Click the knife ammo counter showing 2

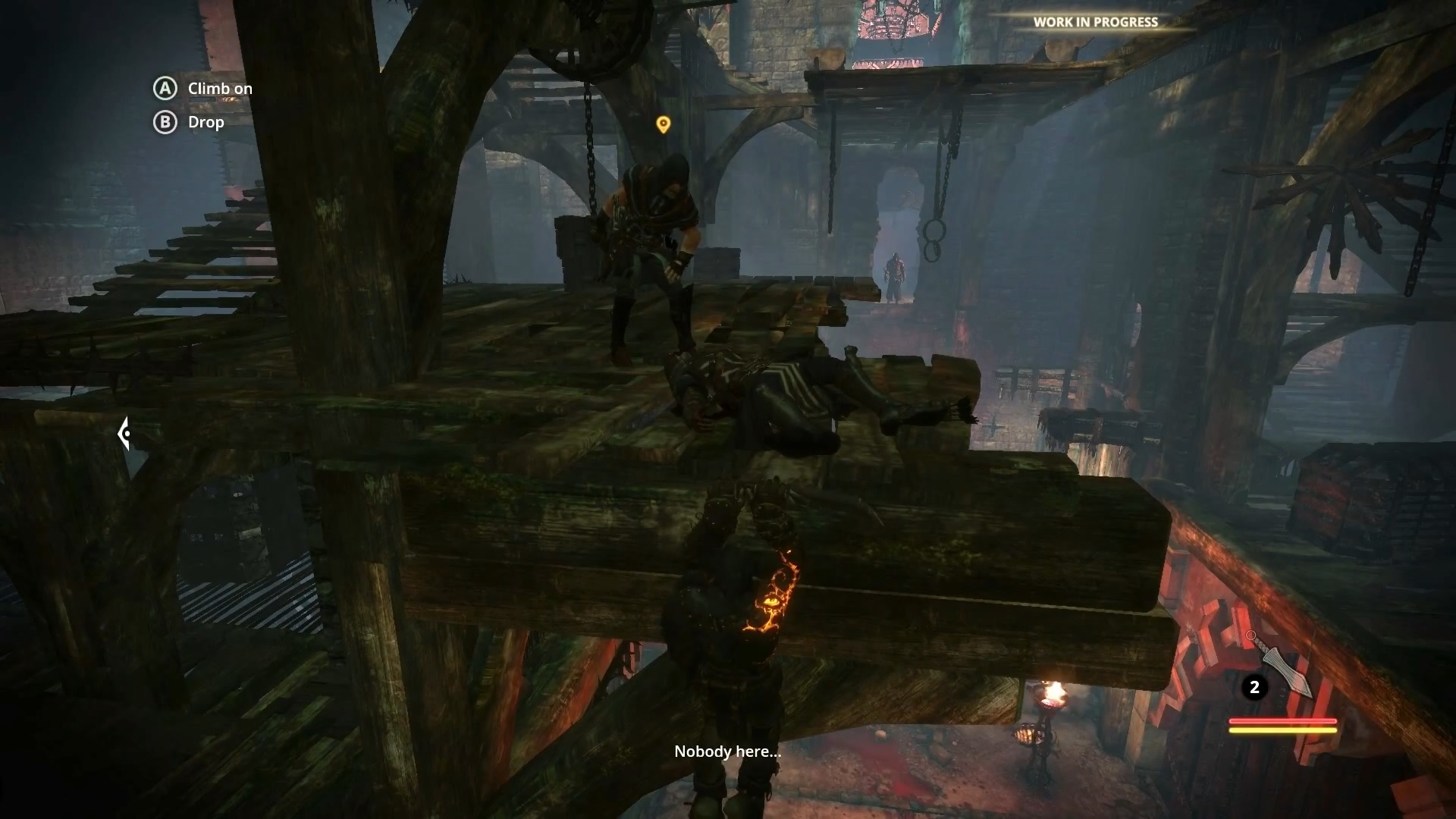pyautogui.click(x=1255, y=688)
